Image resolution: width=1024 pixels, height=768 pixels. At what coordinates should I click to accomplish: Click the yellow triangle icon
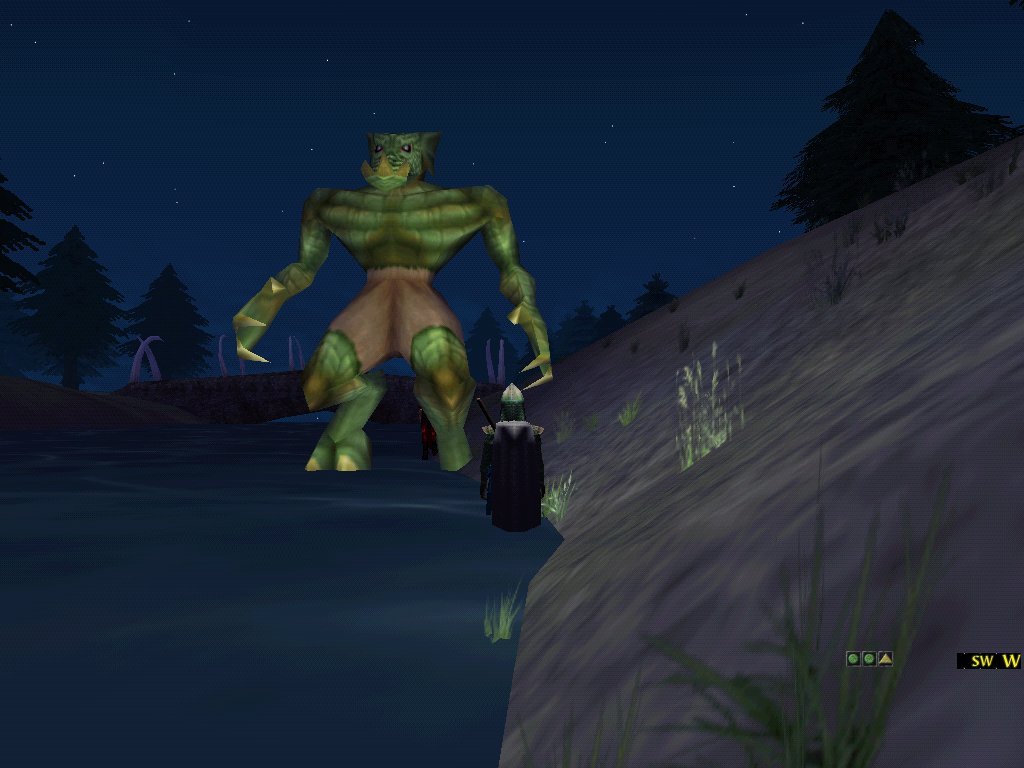pyautogui.click(x=885, y=659)
